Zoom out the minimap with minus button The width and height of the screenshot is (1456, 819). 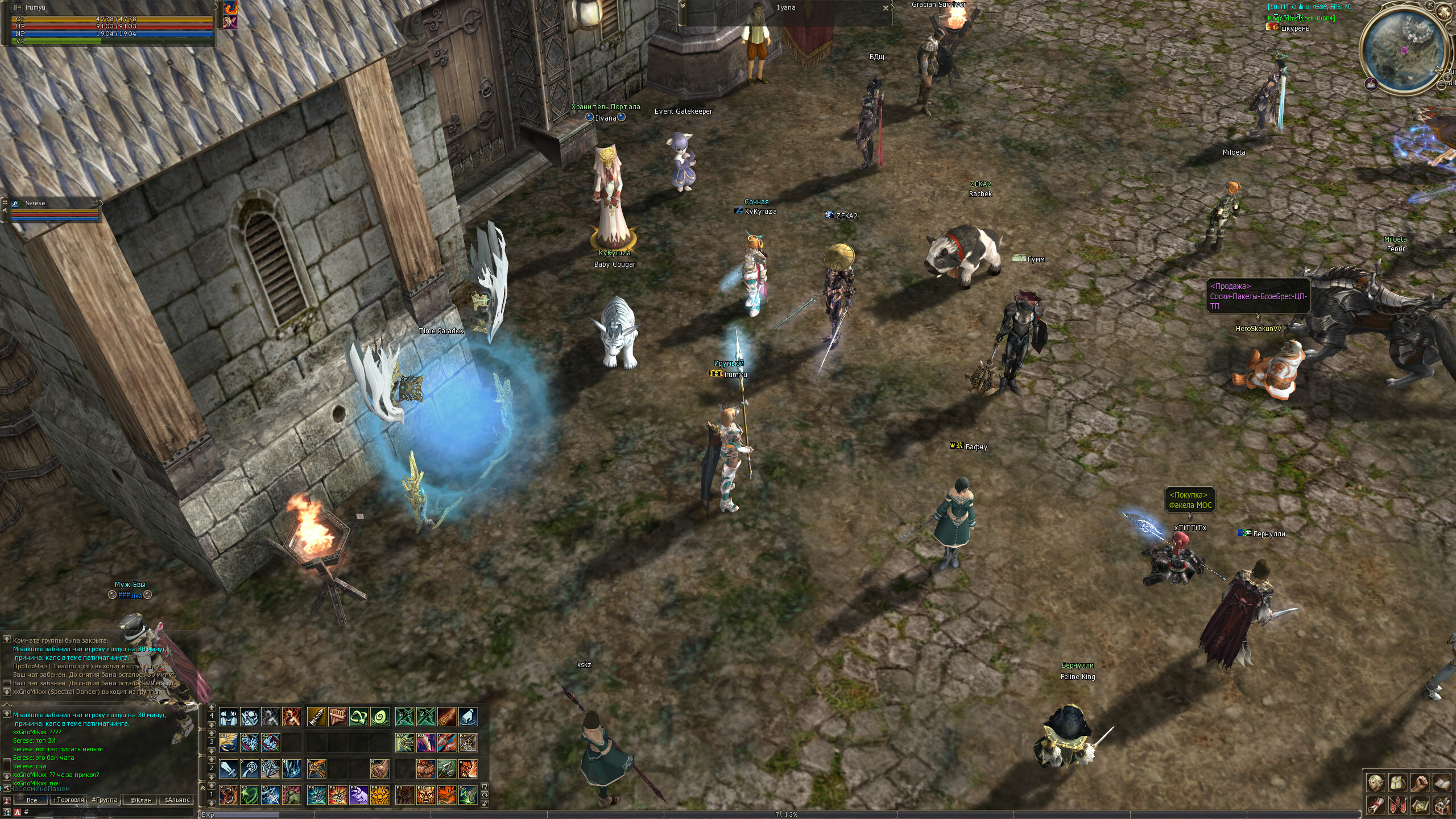pos(1442,85)
